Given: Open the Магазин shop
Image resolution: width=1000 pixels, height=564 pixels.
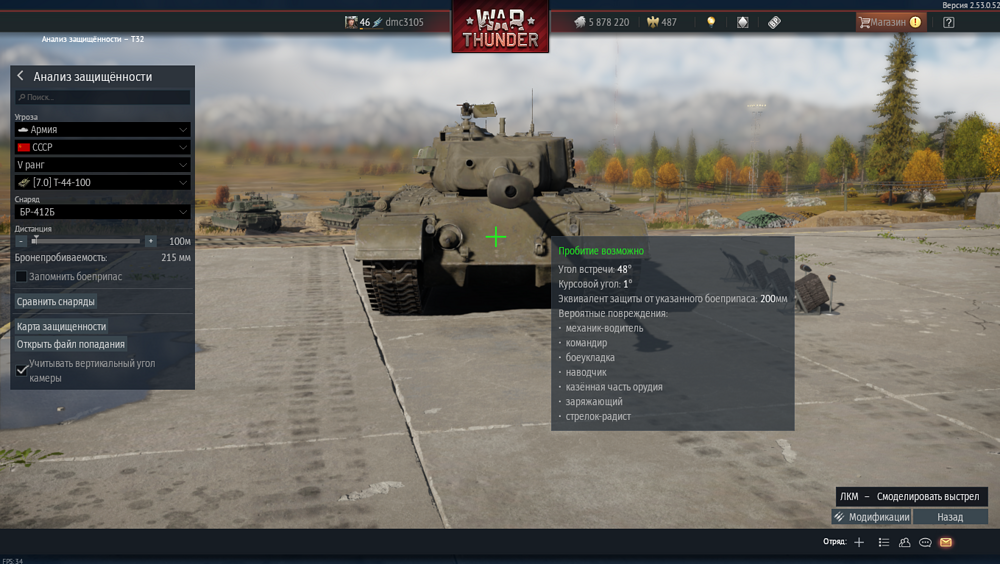Looking at the screenshot, I should pos(889,22).
